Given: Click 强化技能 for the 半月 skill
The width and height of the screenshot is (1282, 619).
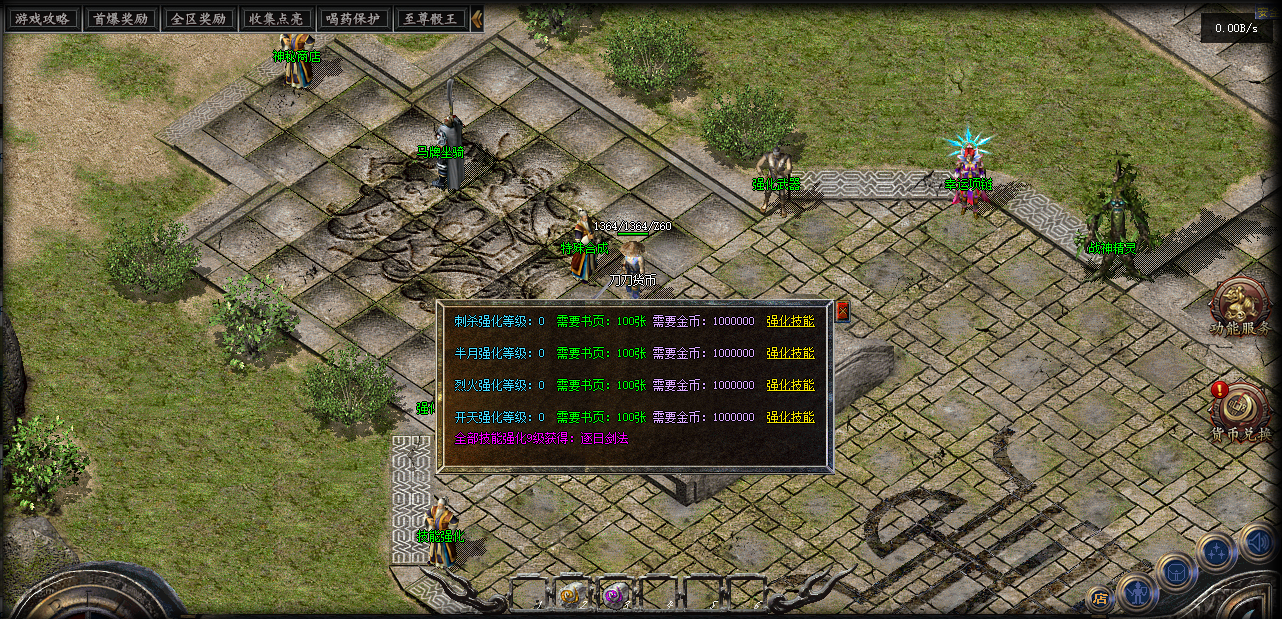Looking at the screenshot, I should (x=790, y=354).
